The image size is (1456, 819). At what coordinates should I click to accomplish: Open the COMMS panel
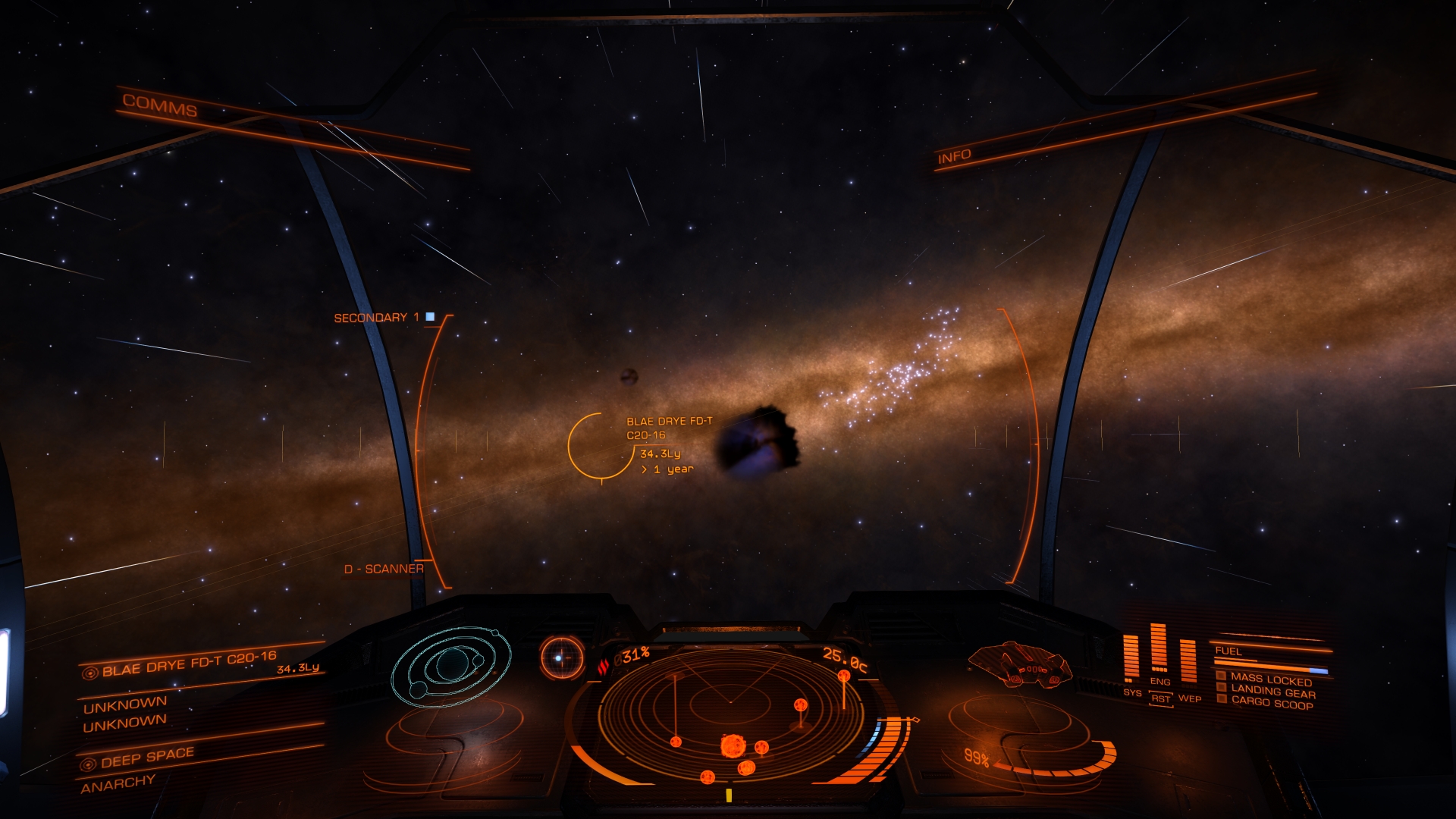[x=160, y=105]
